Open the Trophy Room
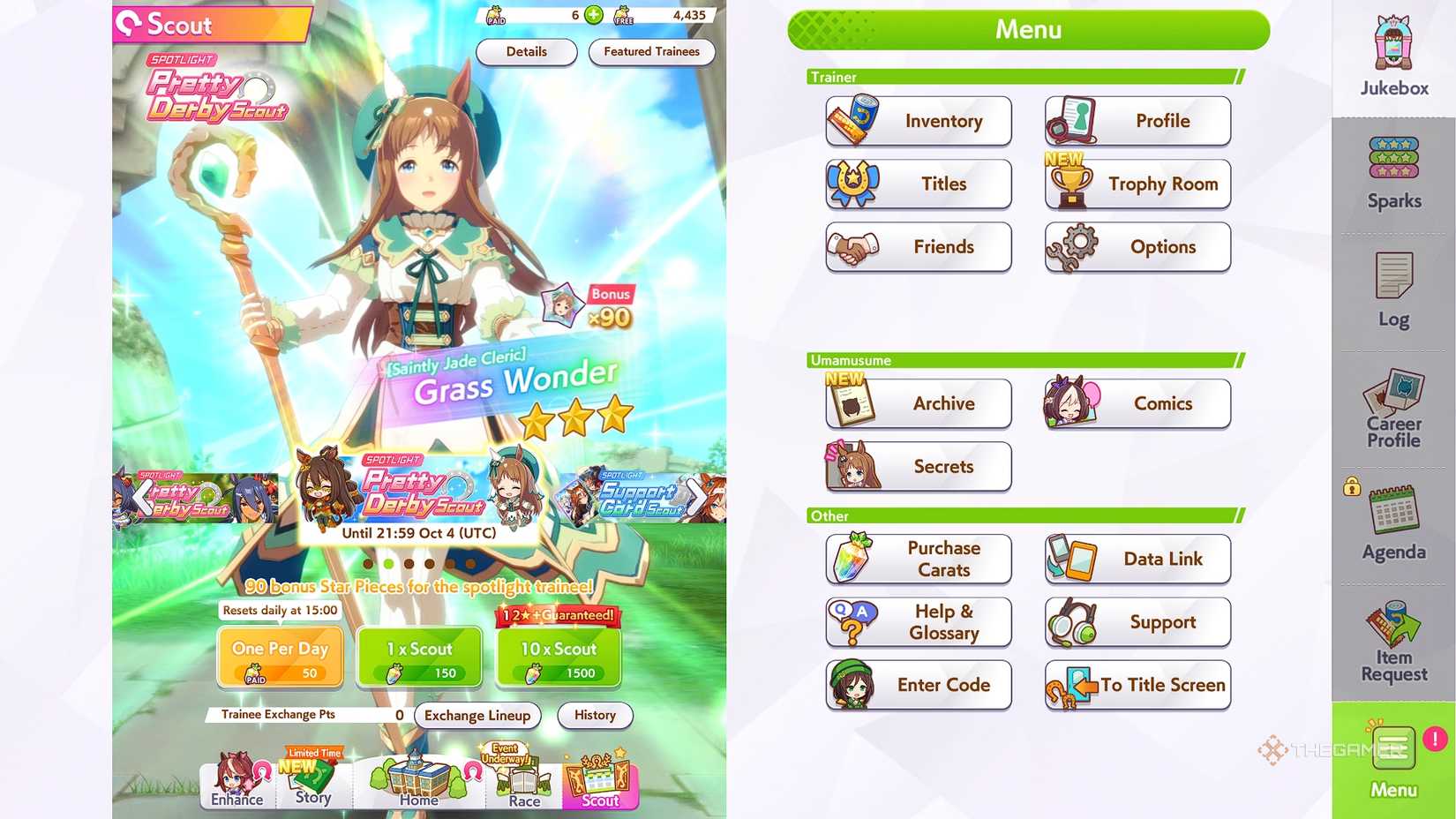This screenshot has height=819, width=1456. coord(1137,184)
